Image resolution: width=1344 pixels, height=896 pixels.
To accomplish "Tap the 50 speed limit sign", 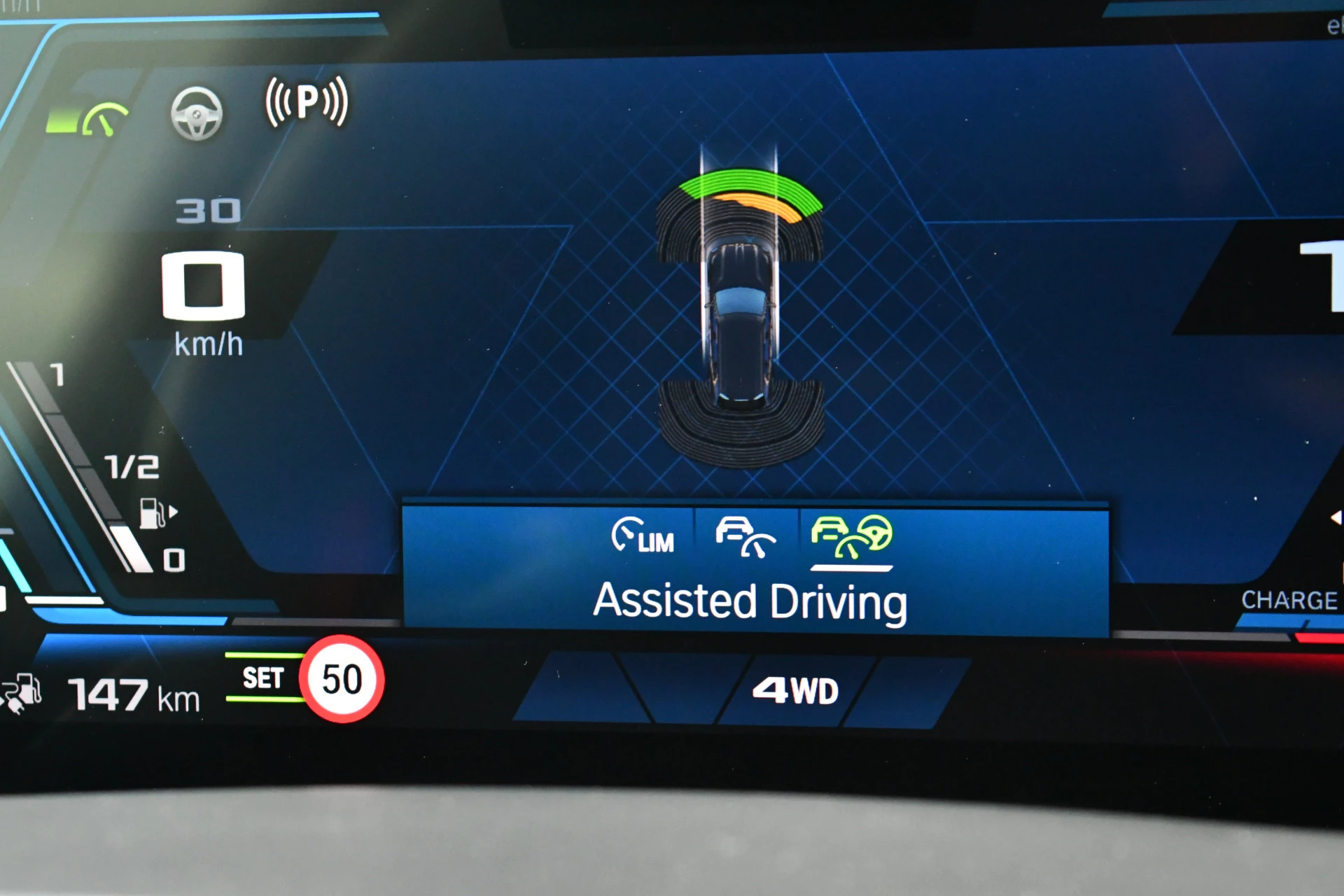I will (342, 679).
